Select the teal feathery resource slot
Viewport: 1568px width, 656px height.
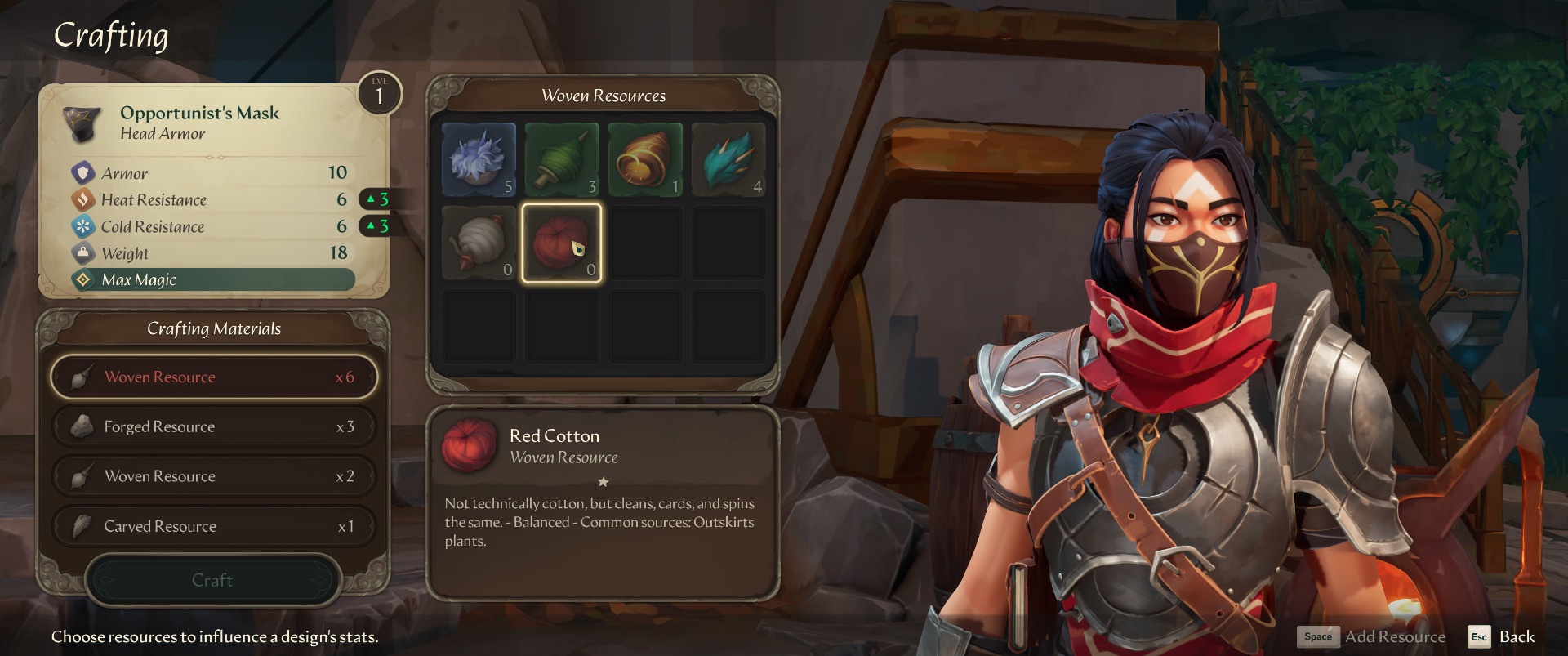[x=728, y=160]
